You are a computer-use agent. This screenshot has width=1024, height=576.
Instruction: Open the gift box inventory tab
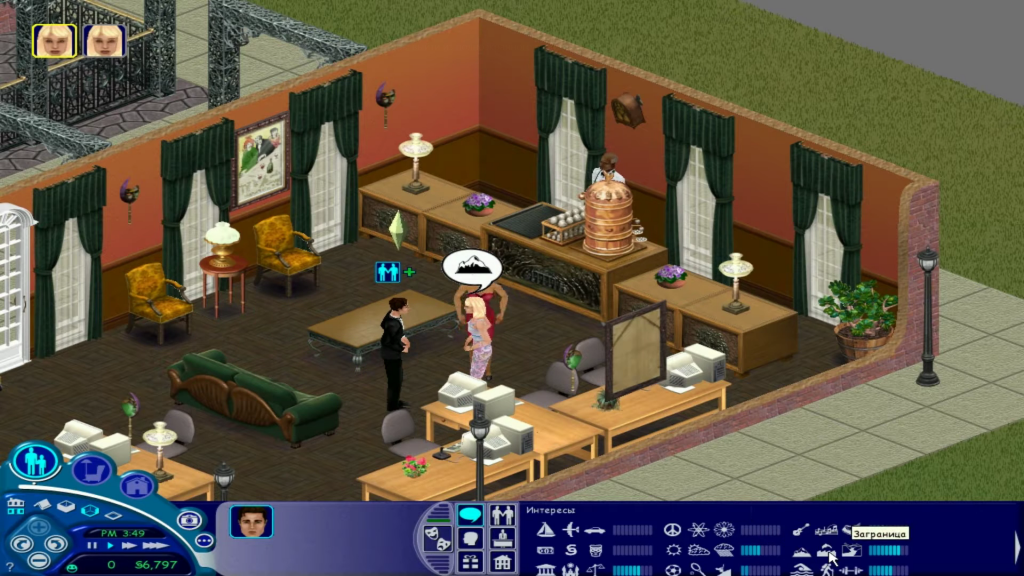click(469, 562)
